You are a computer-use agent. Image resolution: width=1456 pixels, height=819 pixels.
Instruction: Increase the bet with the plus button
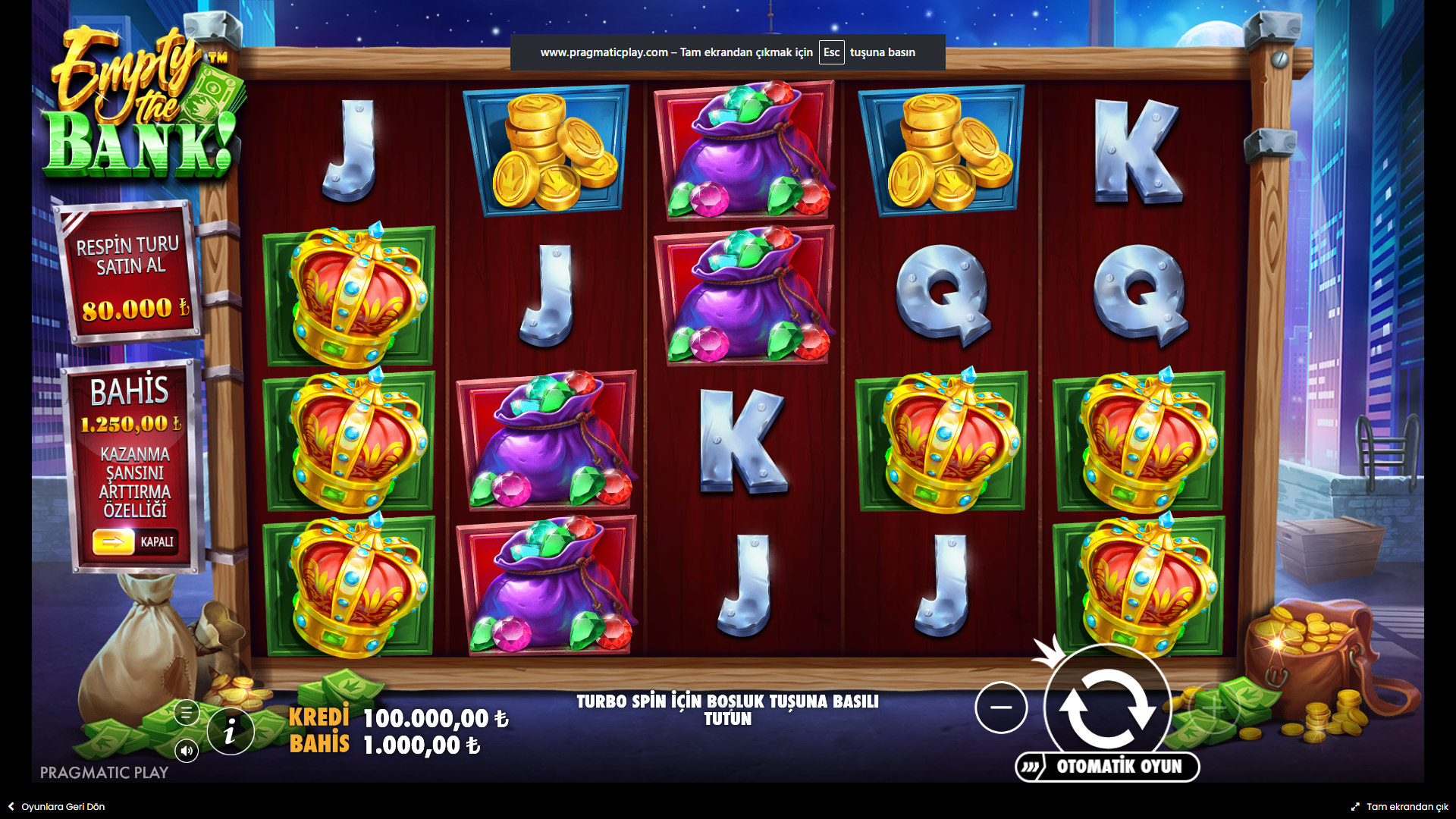[x=1213, y=708]
